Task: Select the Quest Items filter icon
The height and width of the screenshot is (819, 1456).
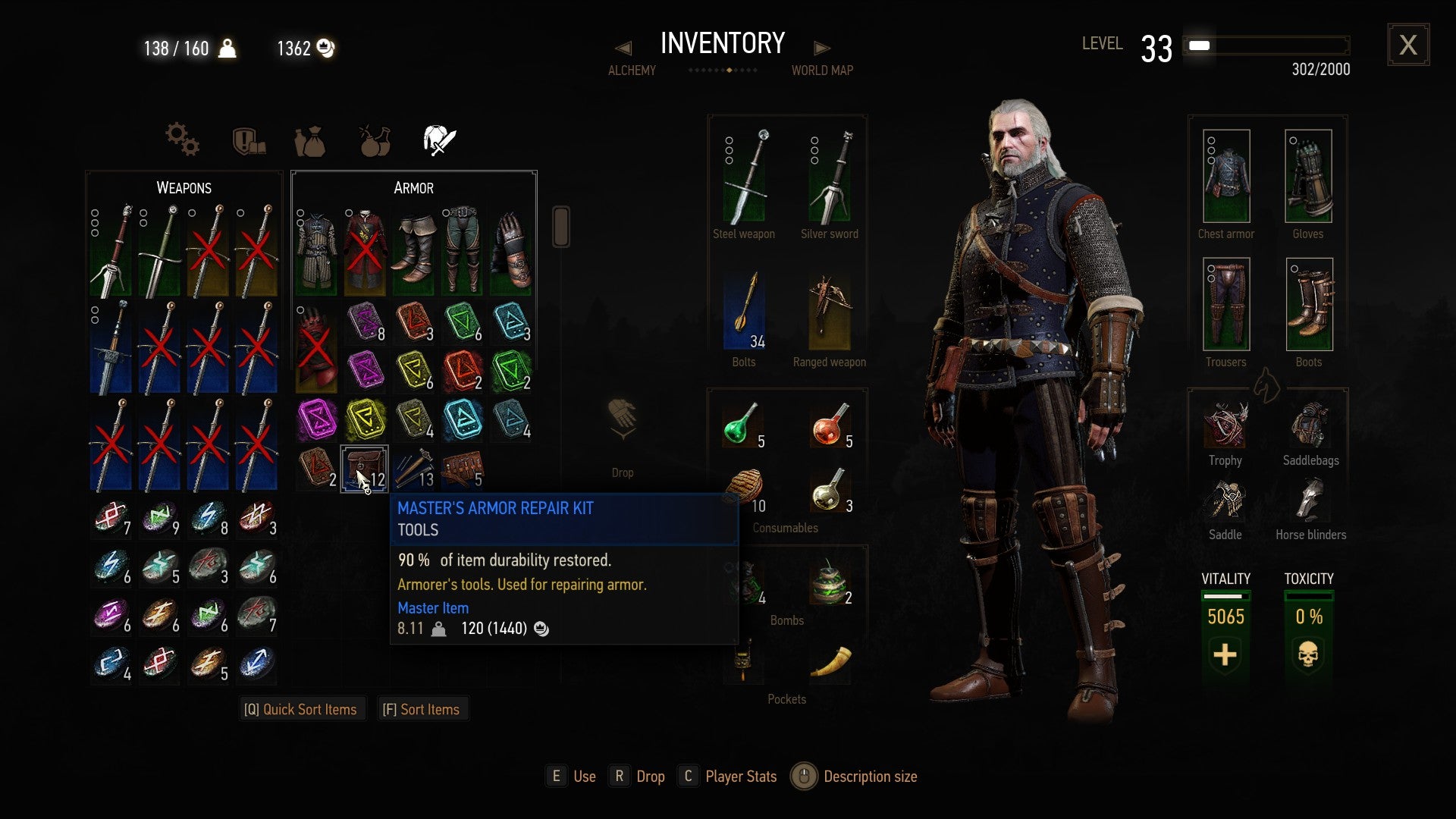Action: (x=246, y=140)
